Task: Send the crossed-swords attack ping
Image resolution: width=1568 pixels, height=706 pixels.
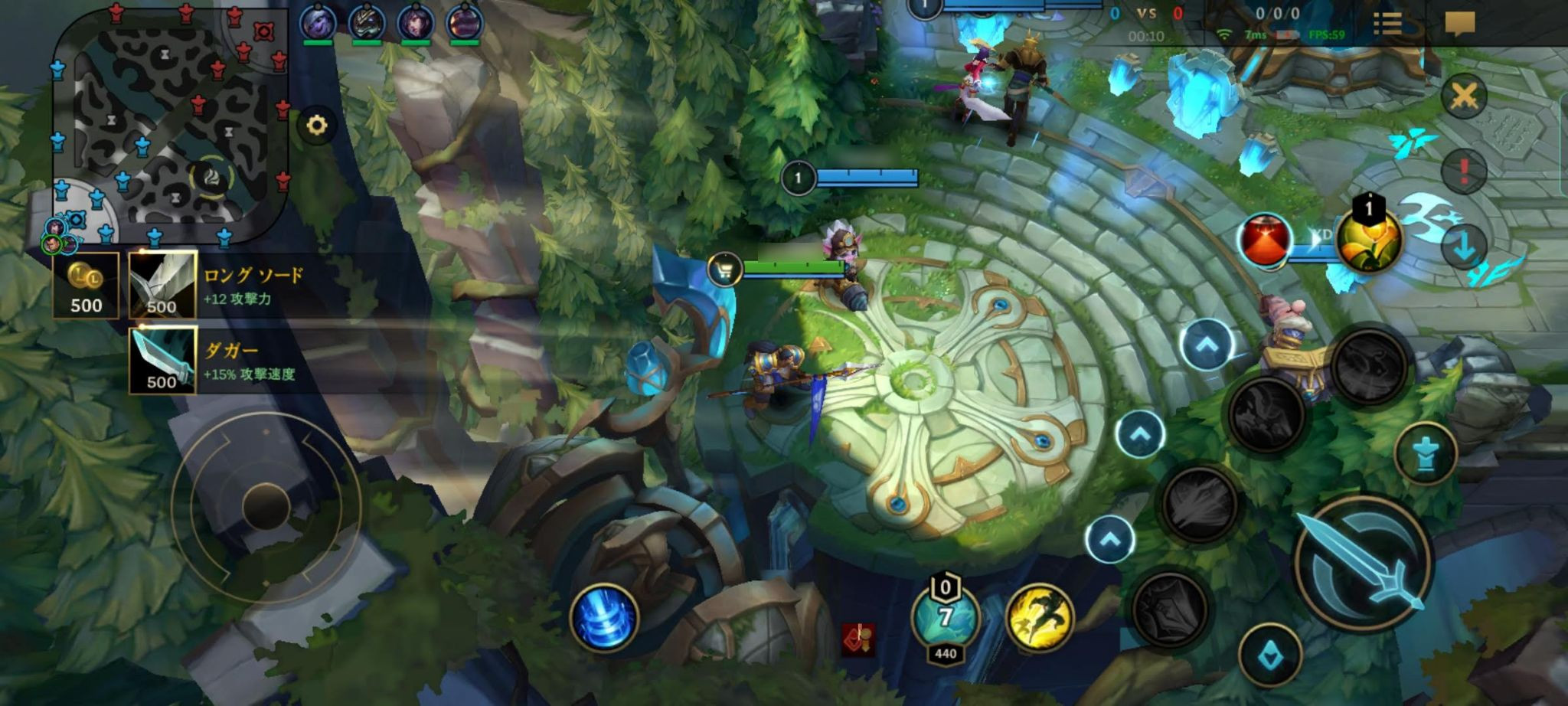Action: tap(1463, 96)
